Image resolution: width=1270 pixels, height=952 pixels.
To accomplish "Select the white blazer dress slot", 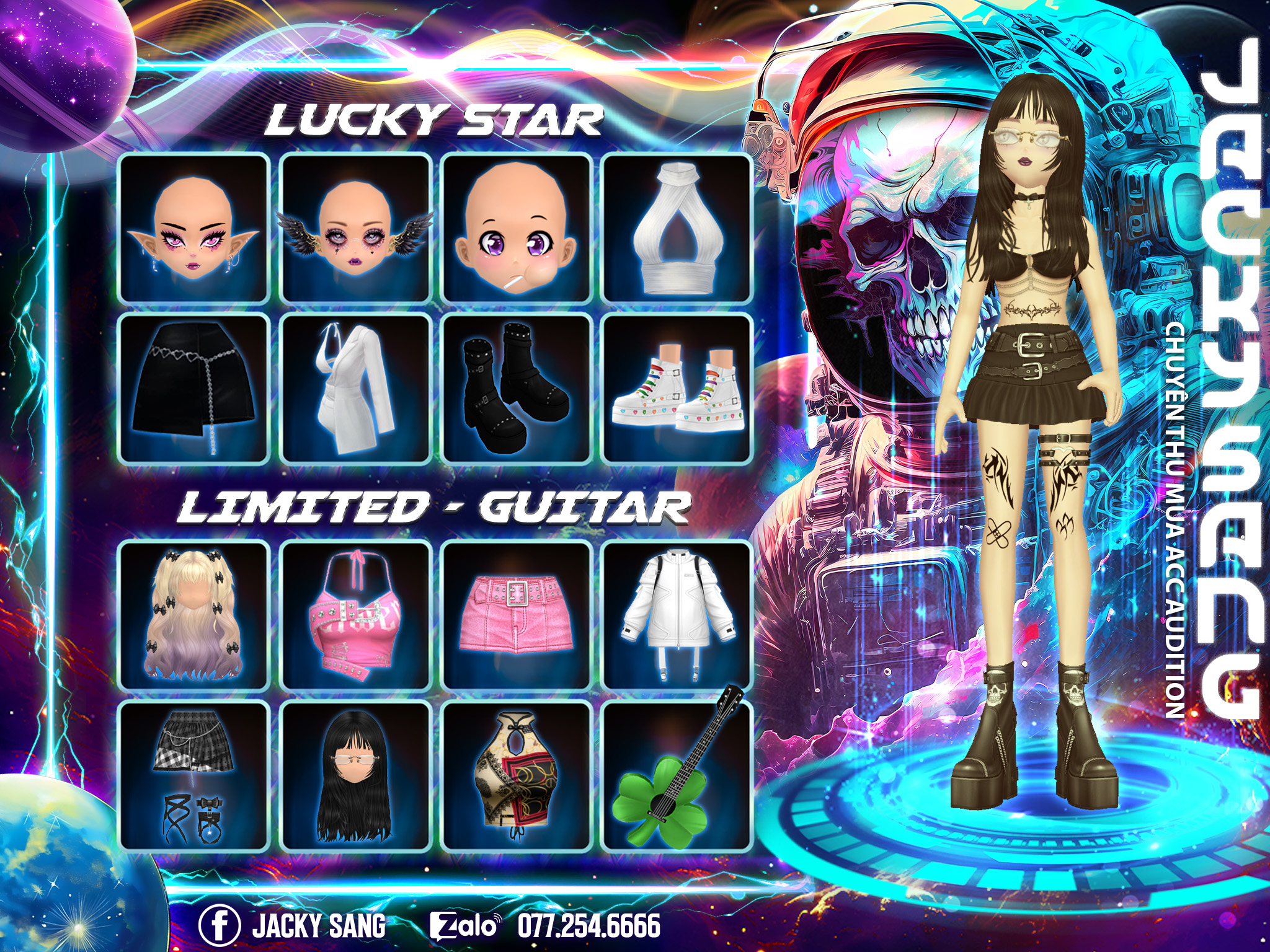I will [x=355, y=389].
